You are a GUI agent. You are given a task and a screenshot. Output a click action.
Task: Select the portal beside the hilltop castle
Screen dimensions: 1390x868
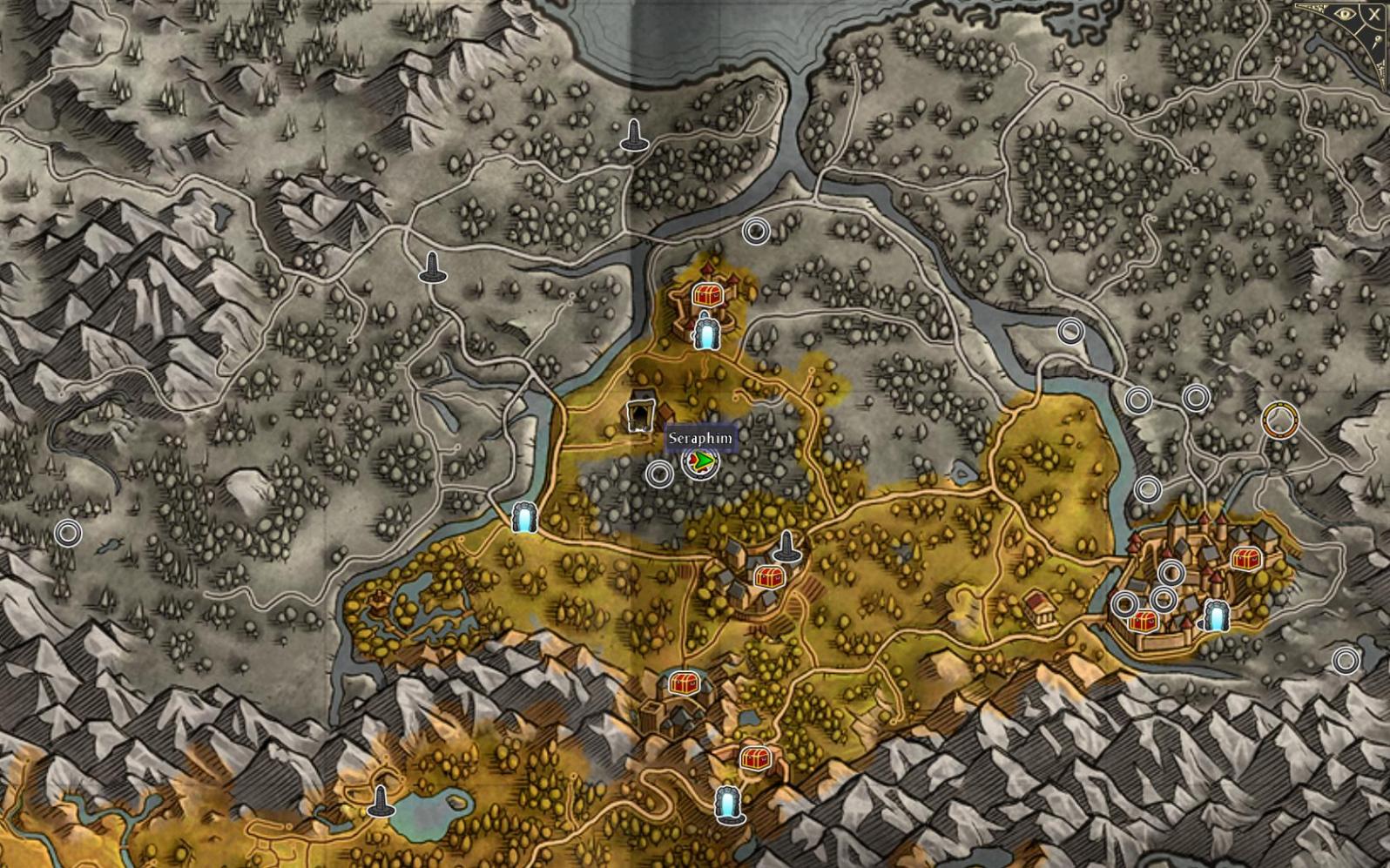(x=705, y=333)
